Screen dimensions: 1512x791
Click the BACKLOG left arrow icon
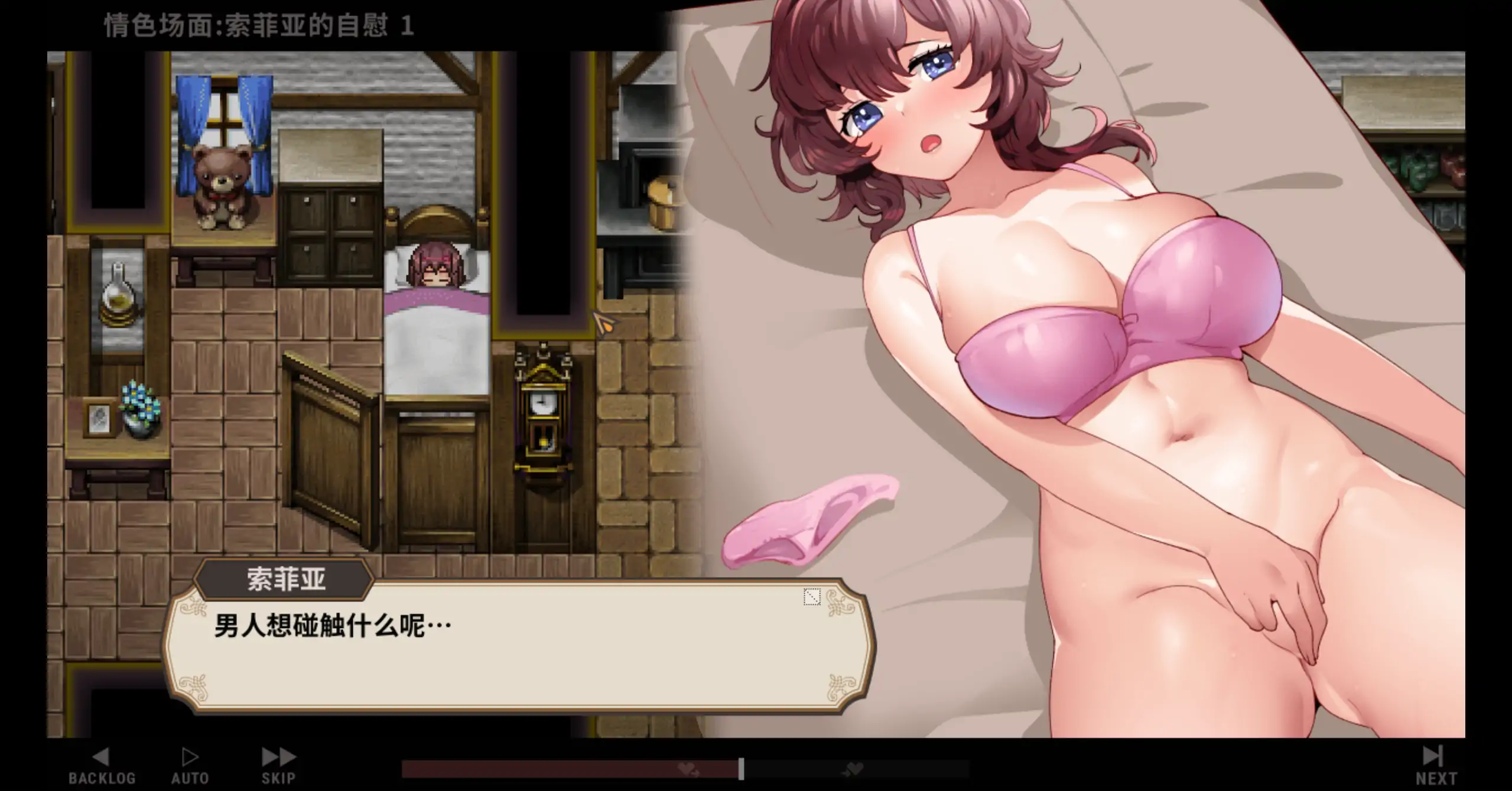coord(102,756)
